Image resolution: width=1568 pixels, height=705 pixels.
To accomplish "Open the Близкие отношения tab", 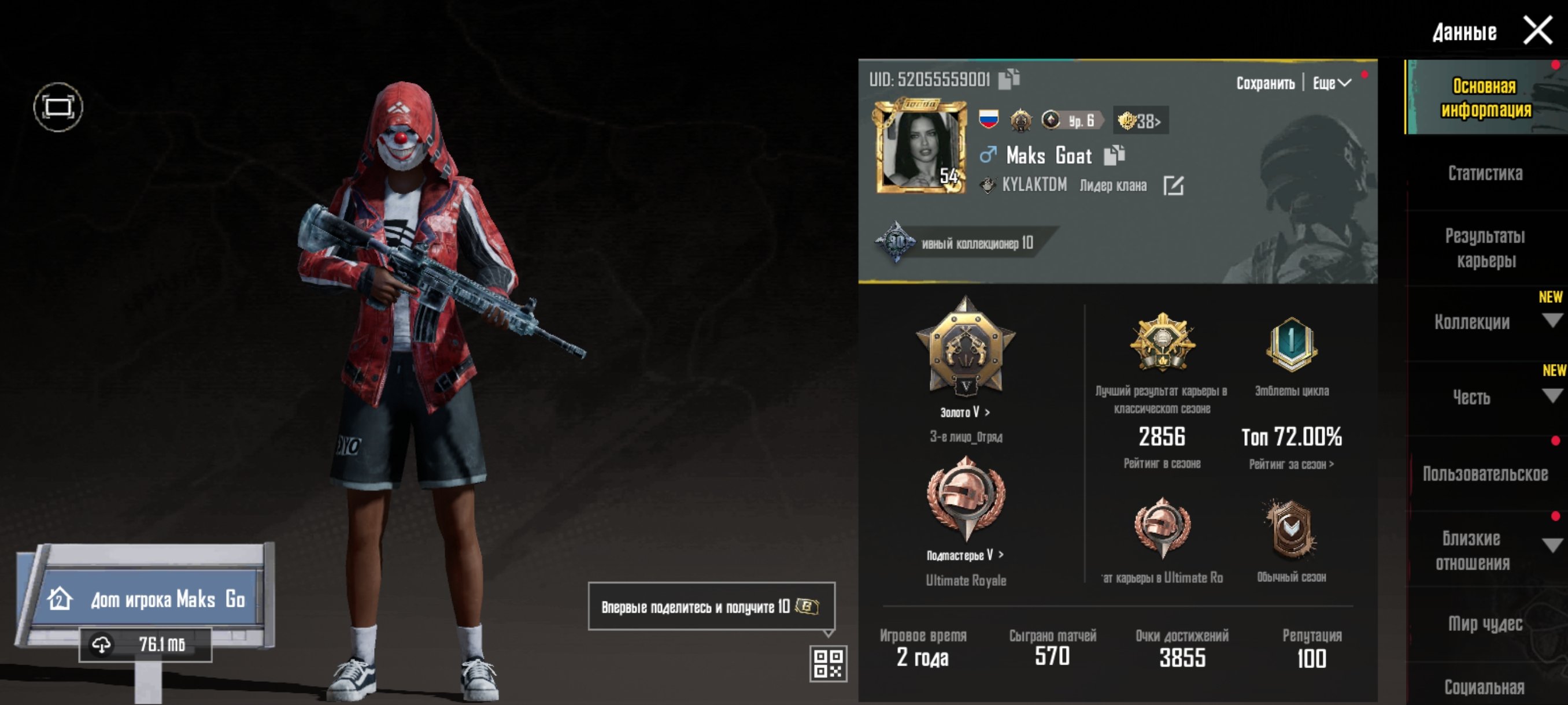I will point(1472,551).
